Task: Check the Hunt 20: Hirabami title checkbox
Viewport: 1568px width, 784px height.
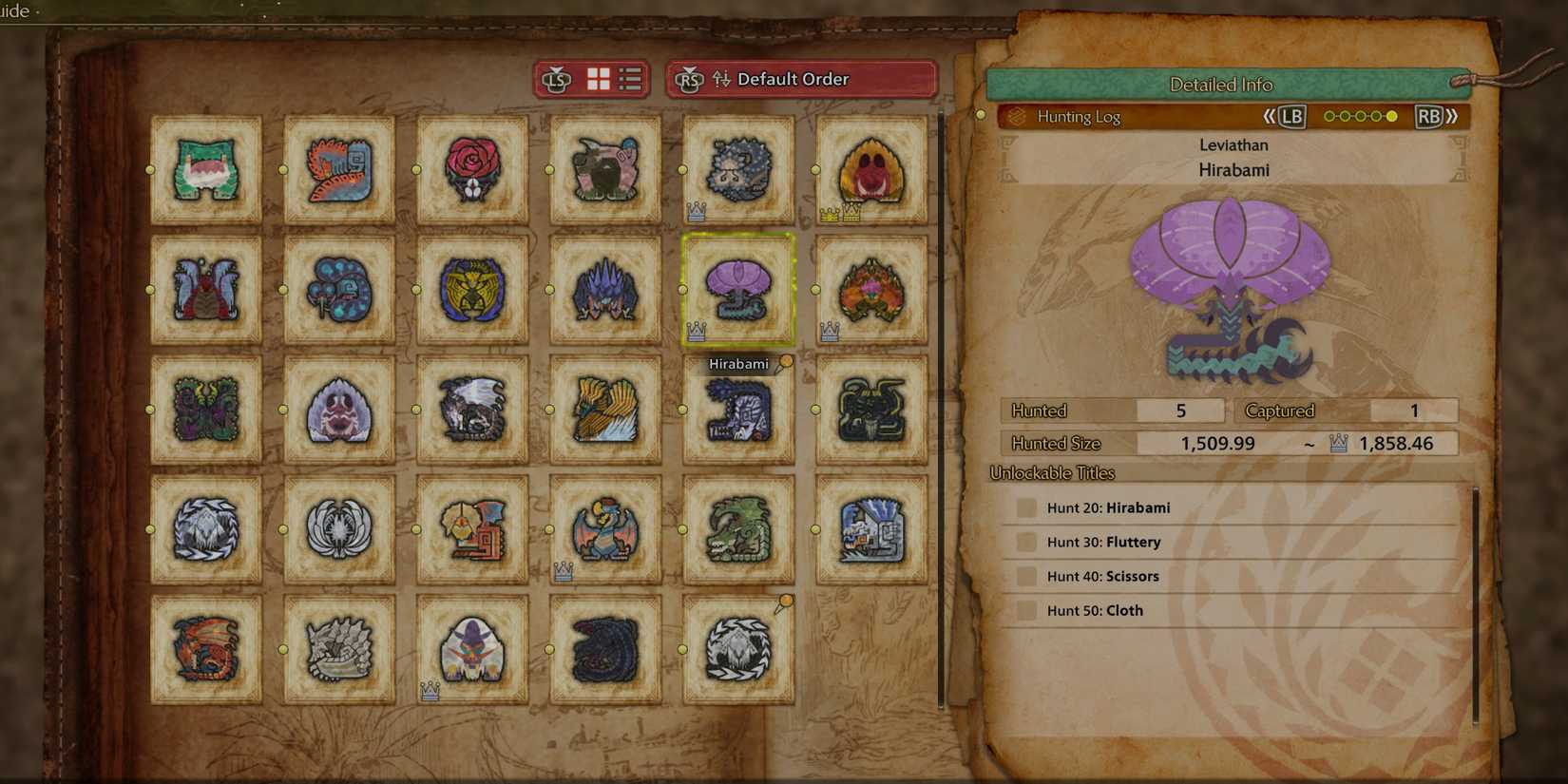Action: pyautogui.click(x=1025, y=507)
